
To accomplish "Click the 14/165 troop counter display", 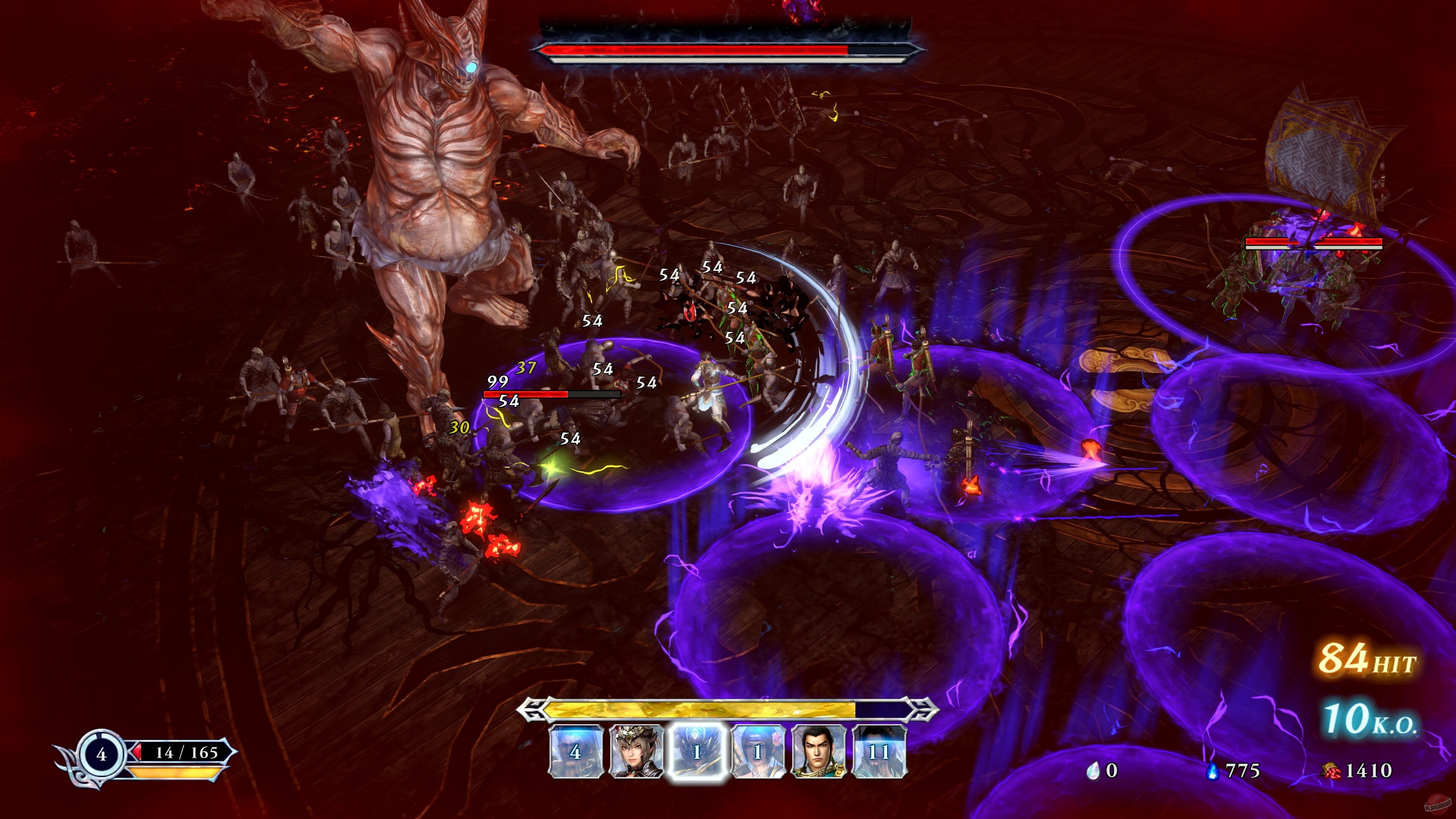I will (x=187, y=753).
